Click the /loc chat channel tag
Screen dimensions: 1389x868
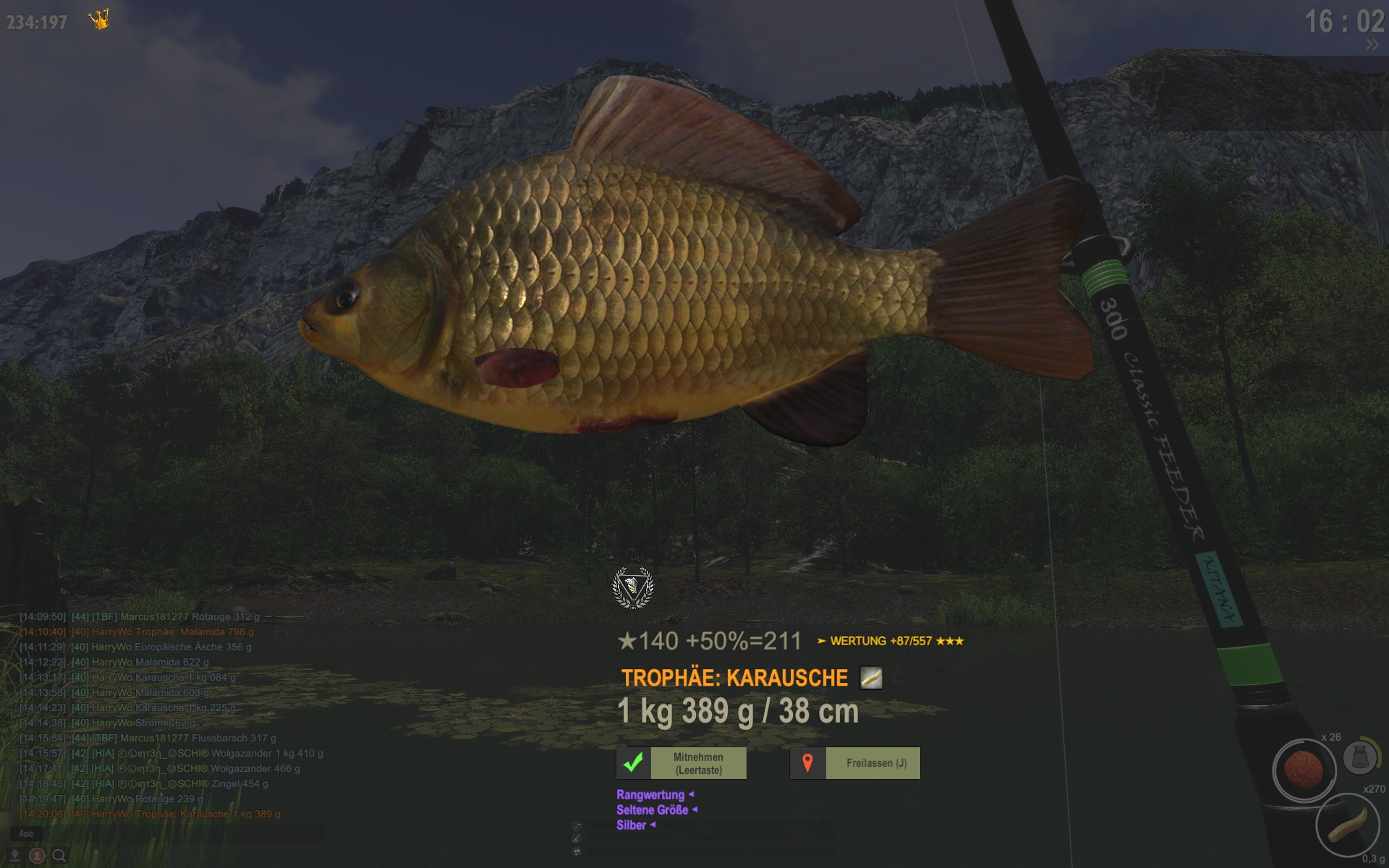[x=26, y=834]
